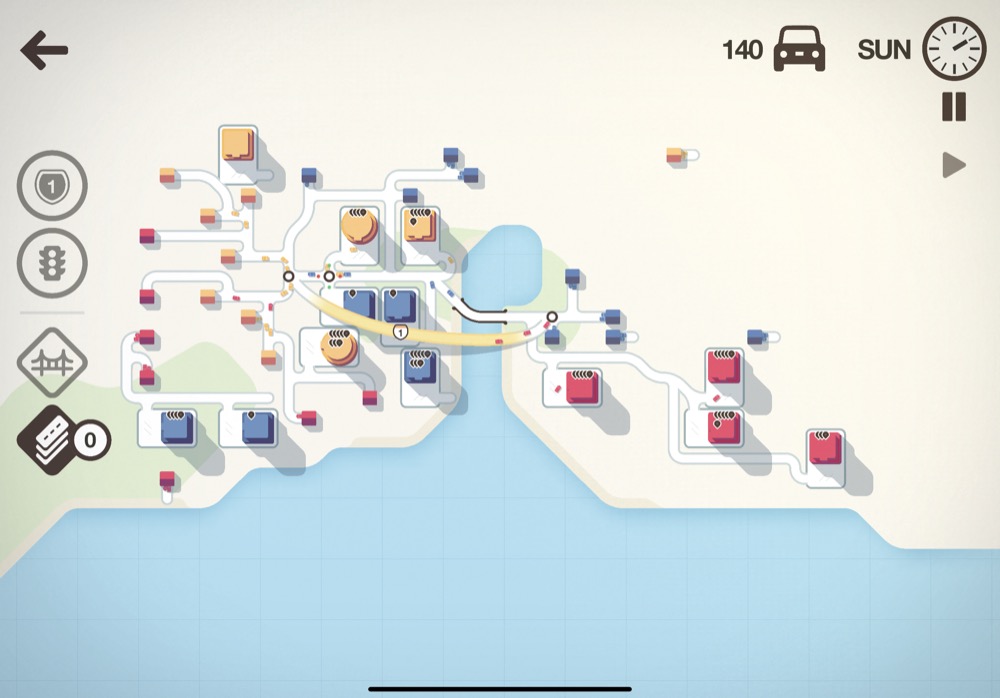
Task: Choose the bridge tool
Action: [52, 362]
